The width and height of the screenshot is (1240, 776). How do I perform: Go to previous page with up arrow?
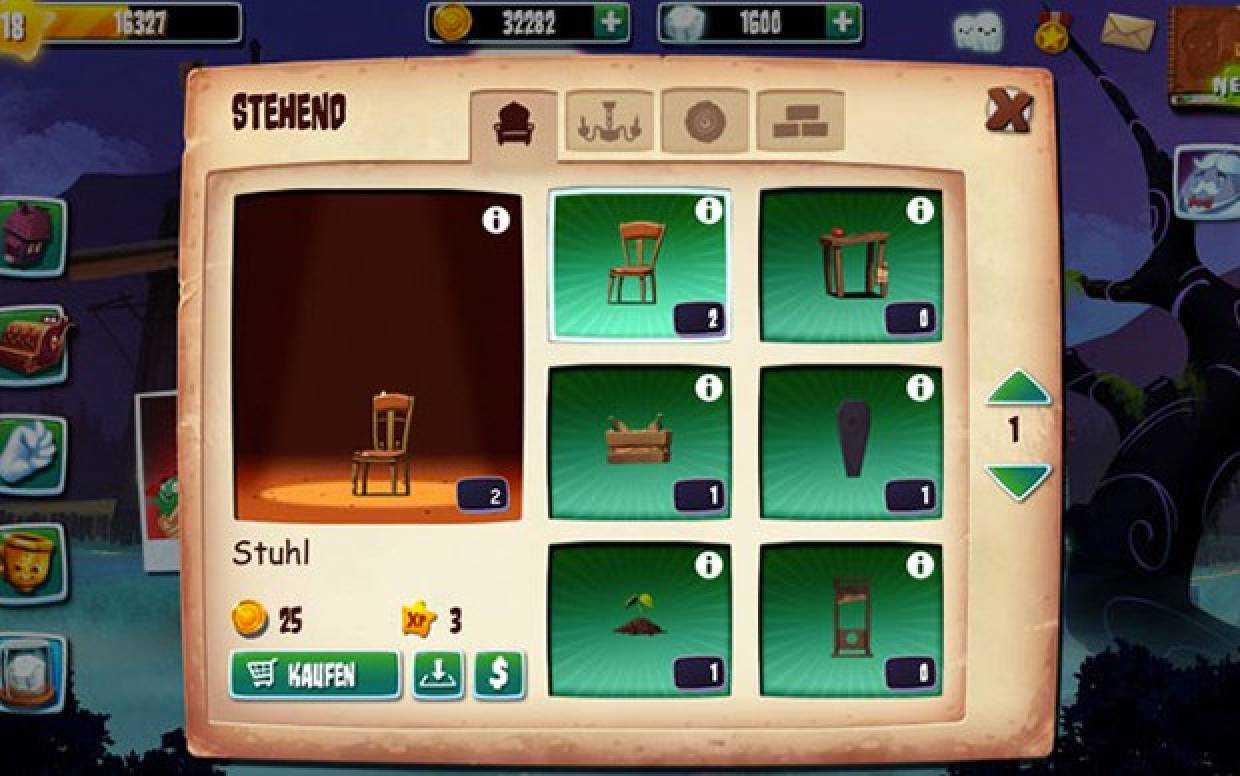(1018, 388)
